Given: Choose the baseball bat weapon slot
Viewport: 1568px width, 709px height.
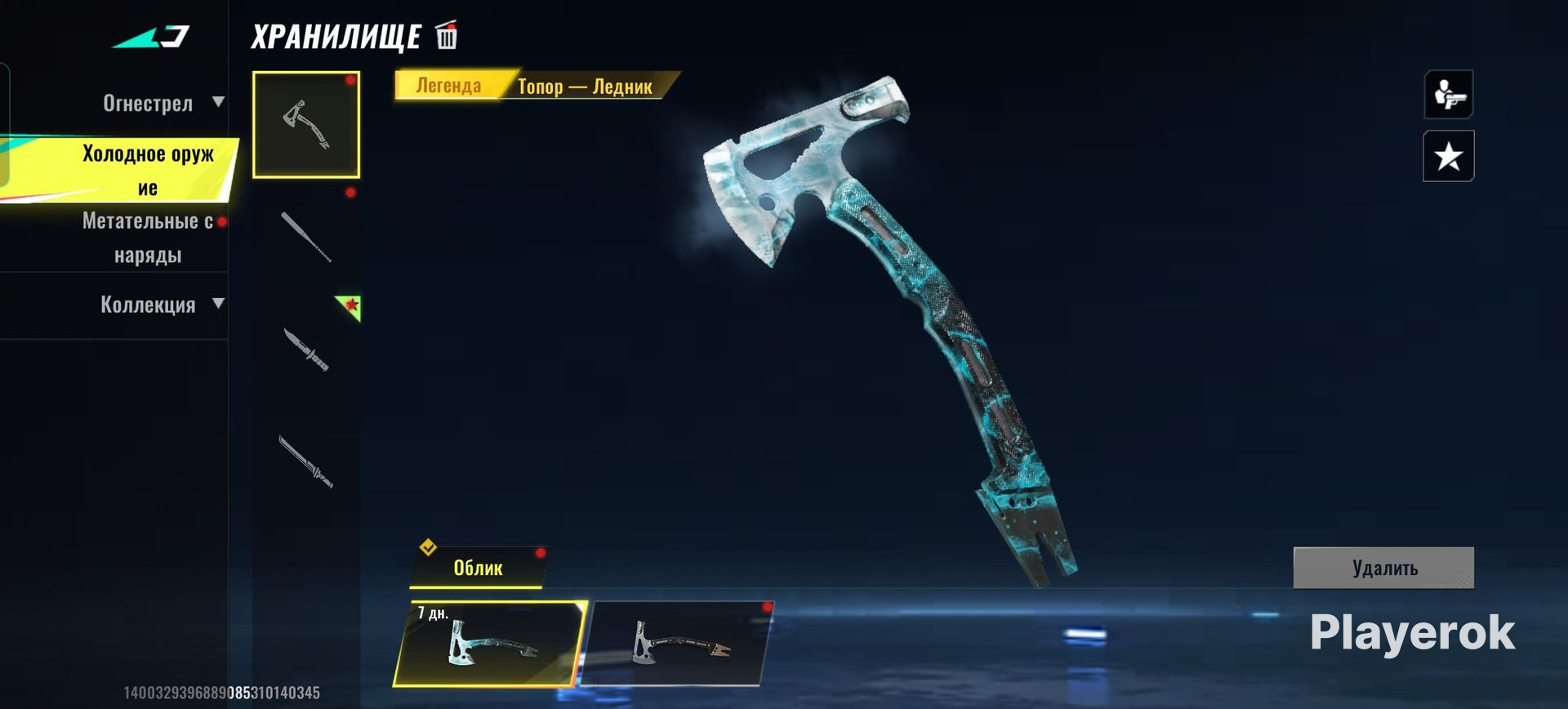Looking at the screenshot, I should pyautogui.click(x=306, y=237).
